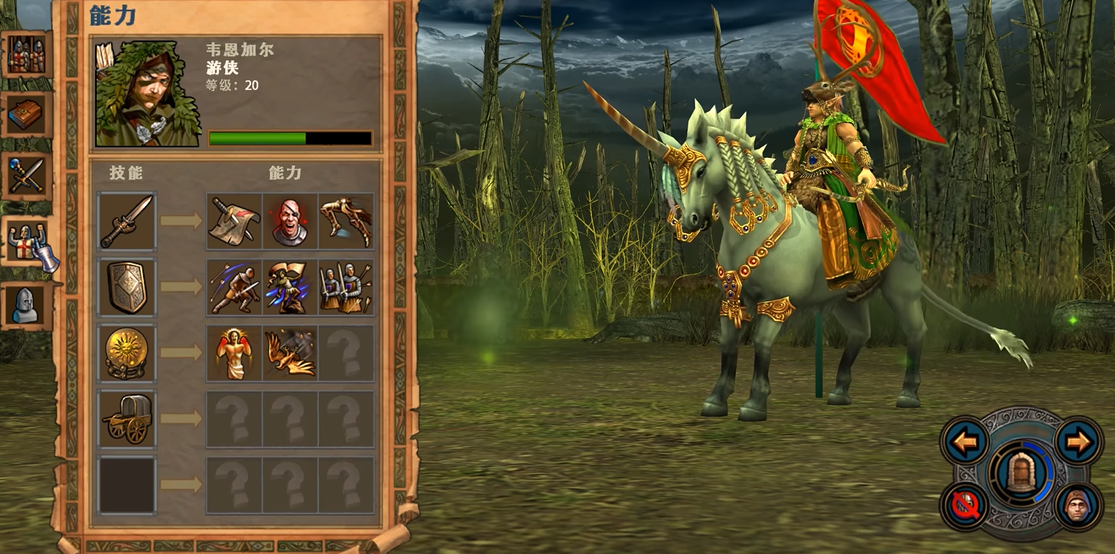The width and height of the screenshot is (1115, 554).
Task: Go to the next hero with right arrow
Action: click(x=1078, y=440)
